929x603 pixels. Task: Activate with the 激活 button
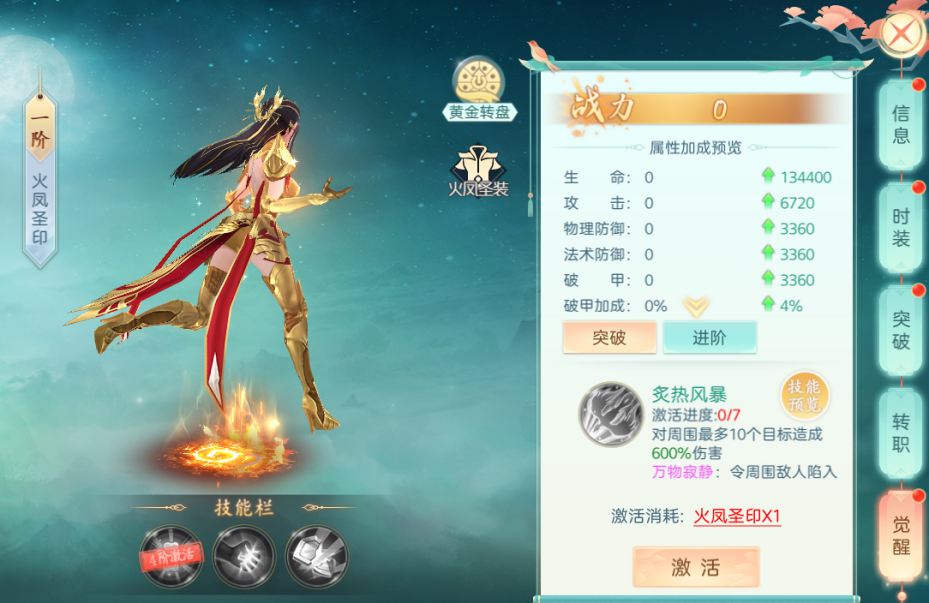[695, 568]
